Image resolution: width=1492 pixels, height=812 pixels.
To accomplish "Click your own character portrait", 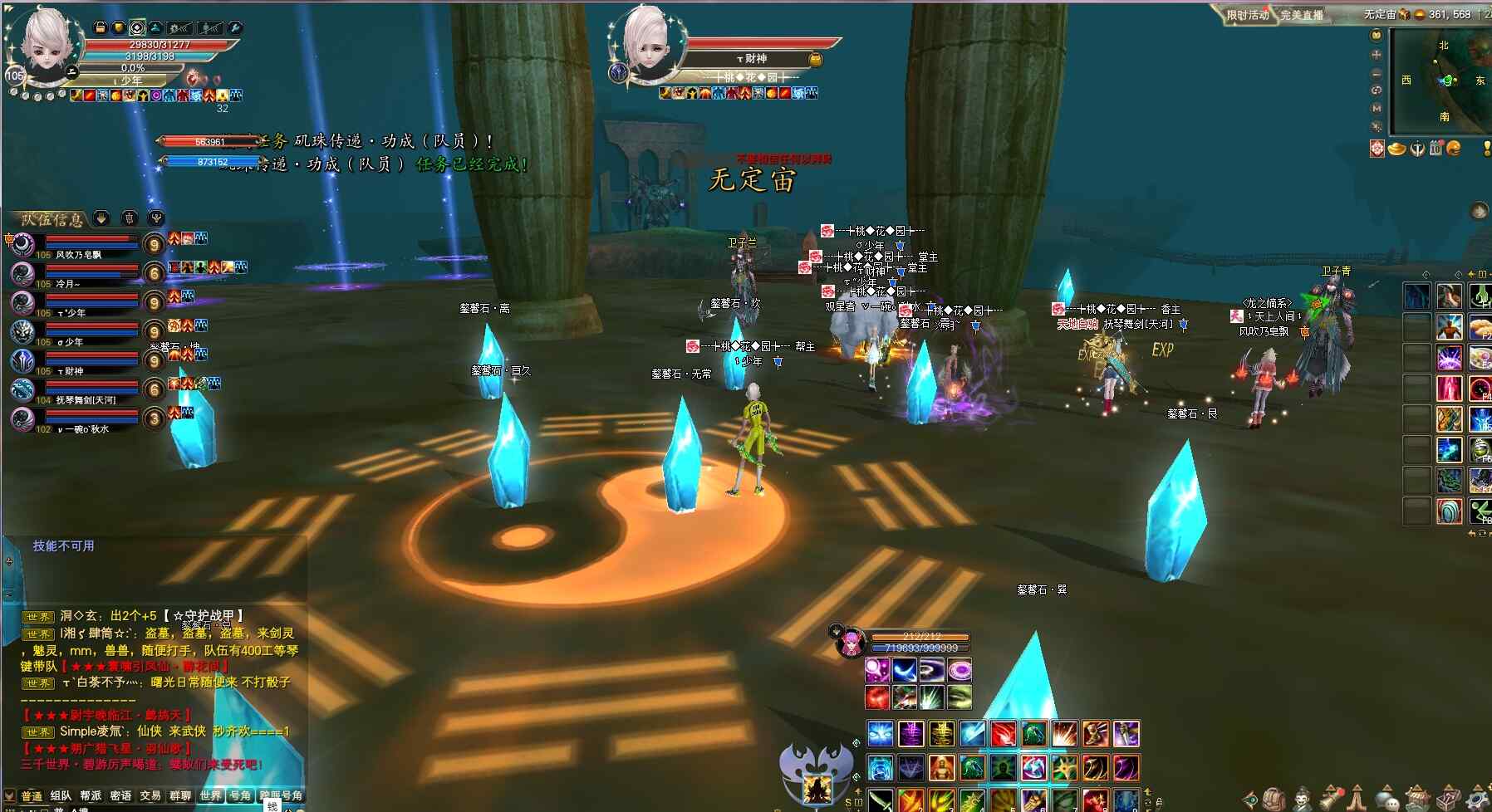I will pyautogui.click(x=46, y=46).
